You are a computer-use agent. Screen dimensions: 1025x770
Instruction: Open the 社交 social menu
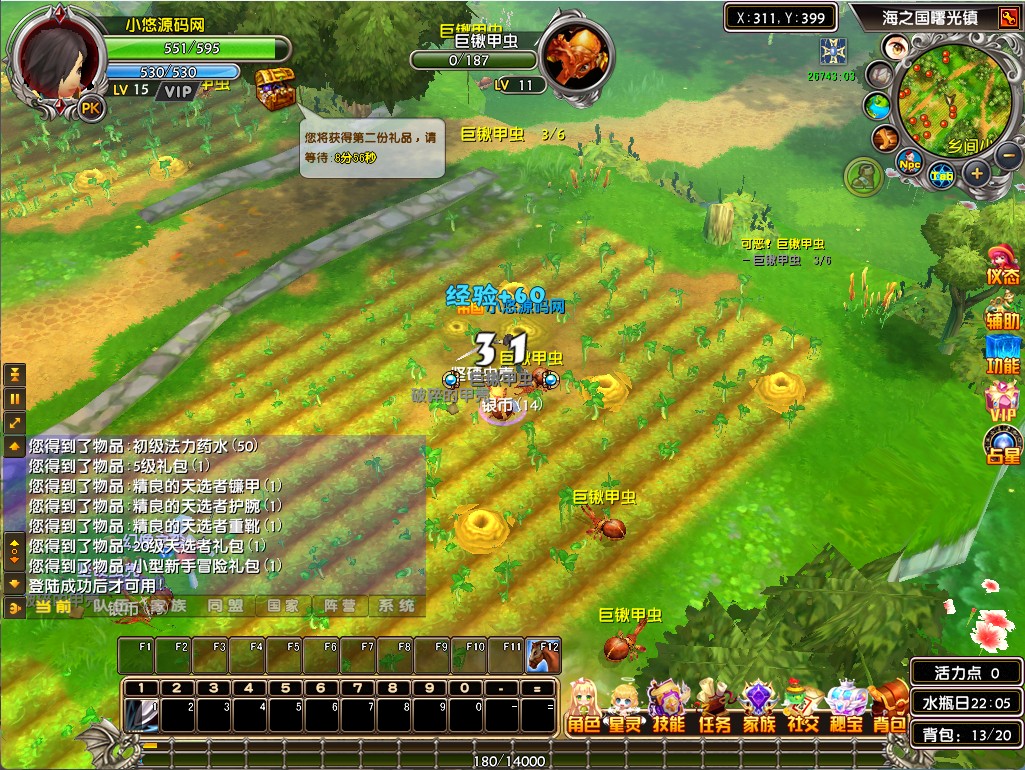[x=803, y=710]
